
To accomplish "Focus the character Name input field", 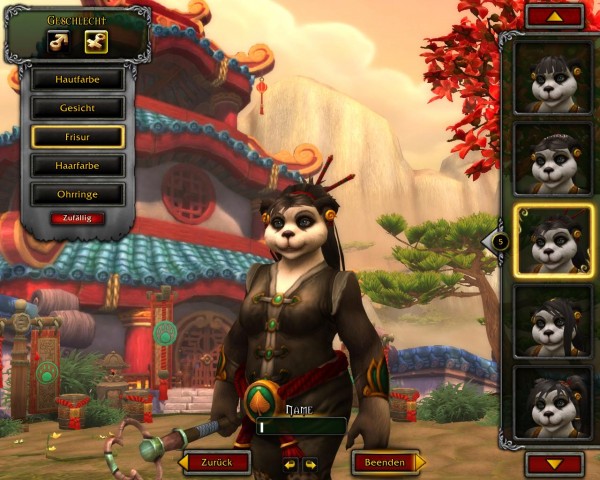I will tap(300, 427).
